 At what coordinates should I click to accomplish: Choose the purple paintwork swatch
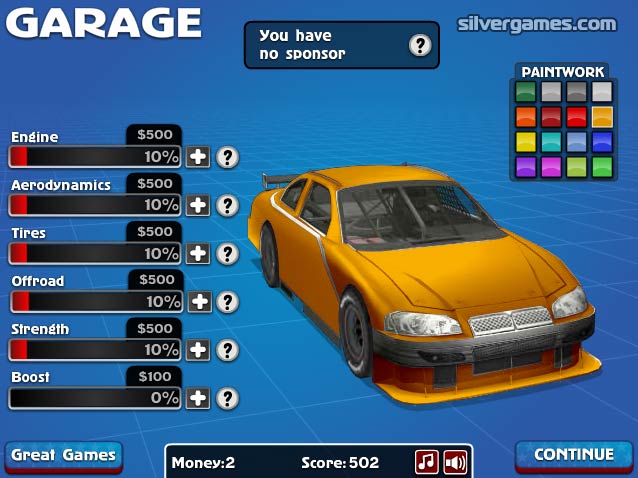click(526, 166)
